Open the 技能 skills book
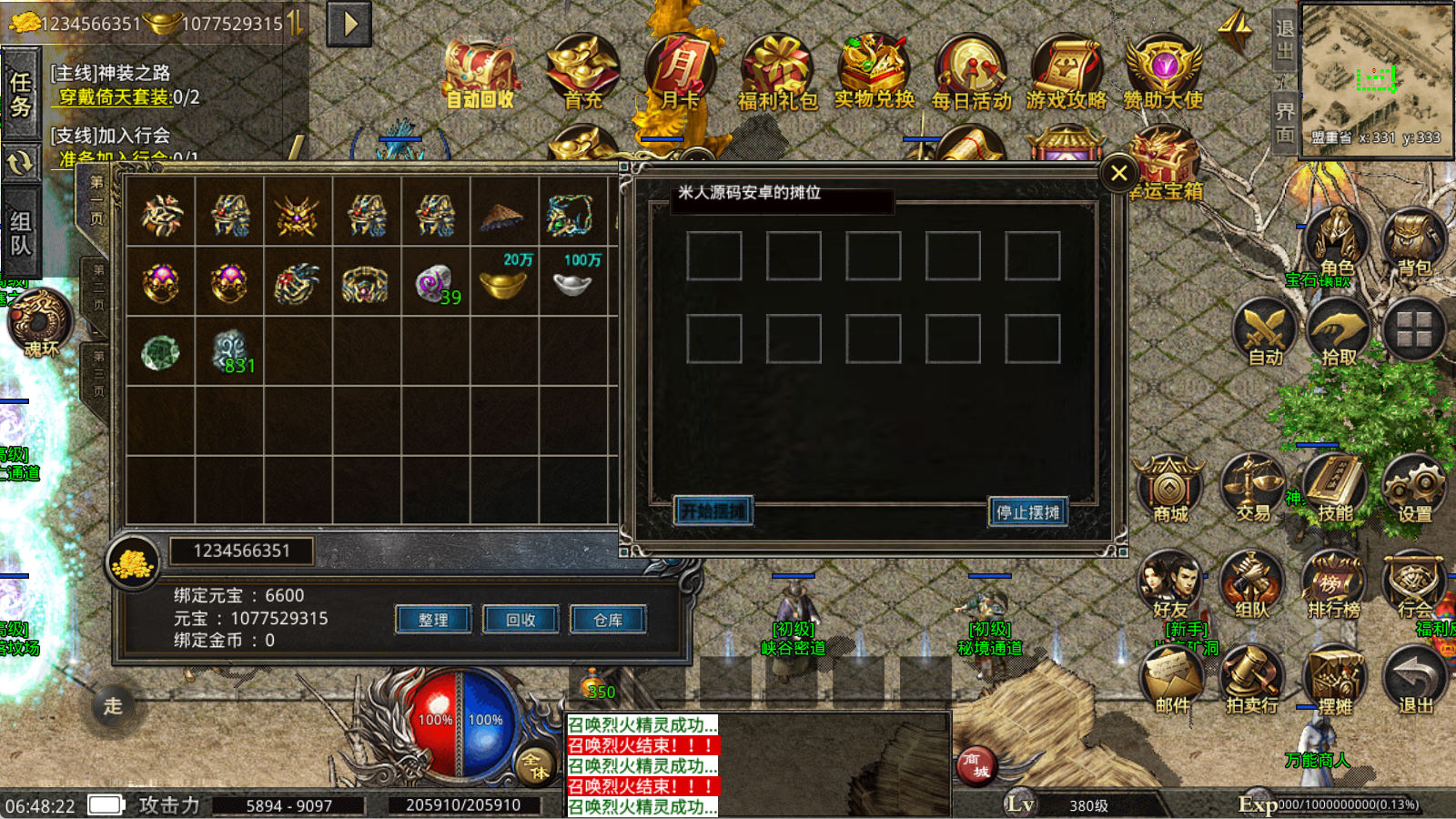 click(1335, 489)
